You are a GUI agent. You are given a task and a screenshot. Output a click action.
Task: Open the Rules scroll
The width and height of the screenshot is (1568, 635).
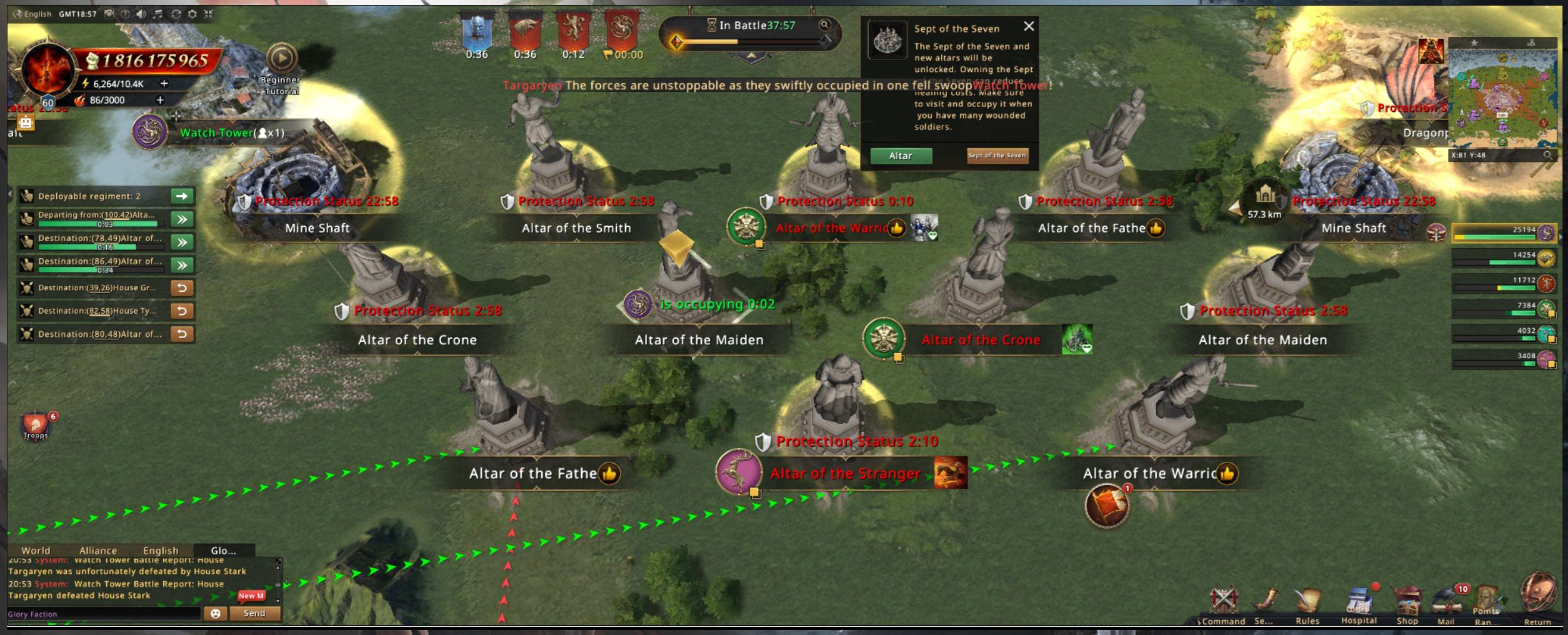[1307, 605]
